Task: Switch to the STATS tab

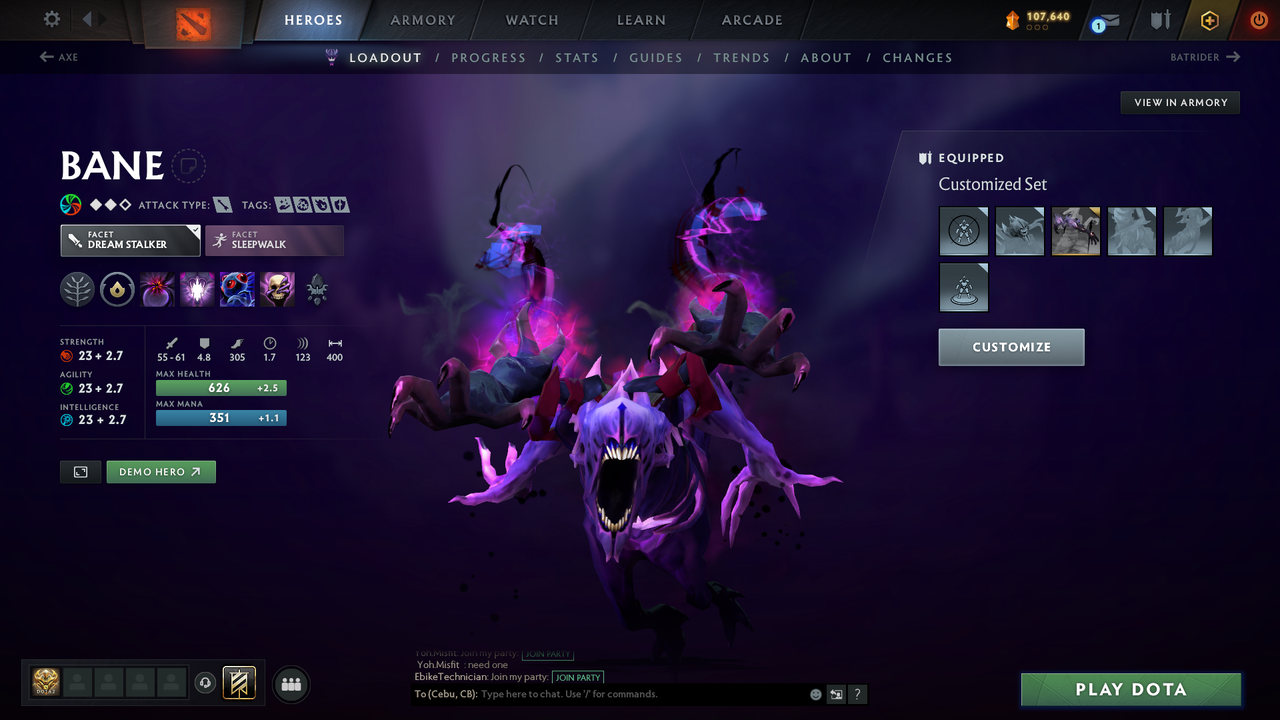Action: tap(577, 57)
